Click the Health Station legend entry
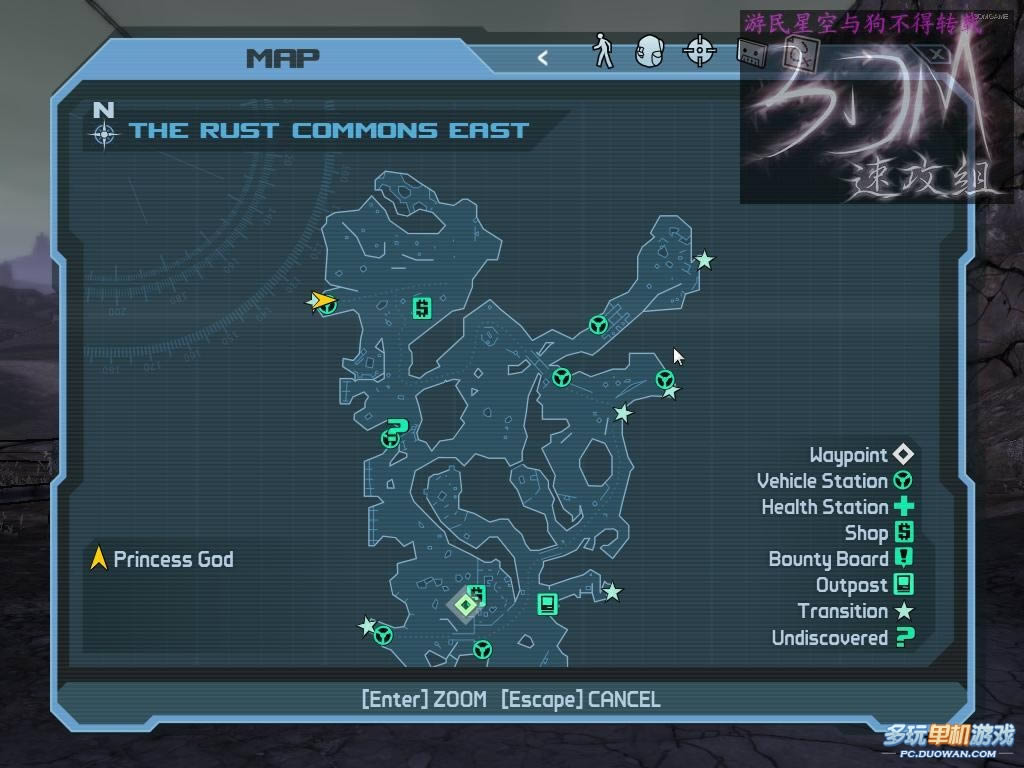1024x768 pixels. point(837,507)
